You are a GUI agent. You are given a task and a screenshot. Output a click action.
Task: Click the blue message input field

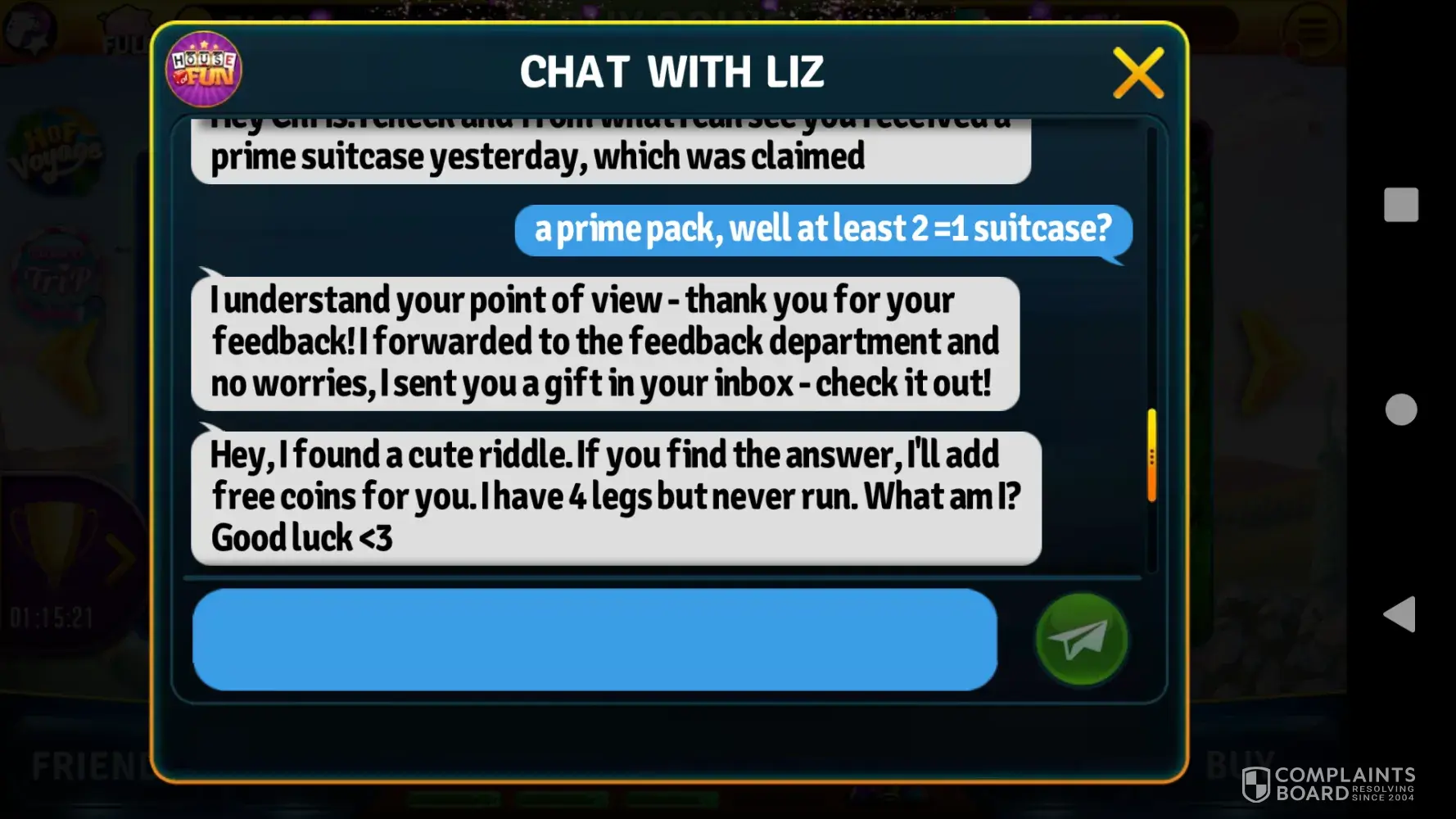(595, 639)
